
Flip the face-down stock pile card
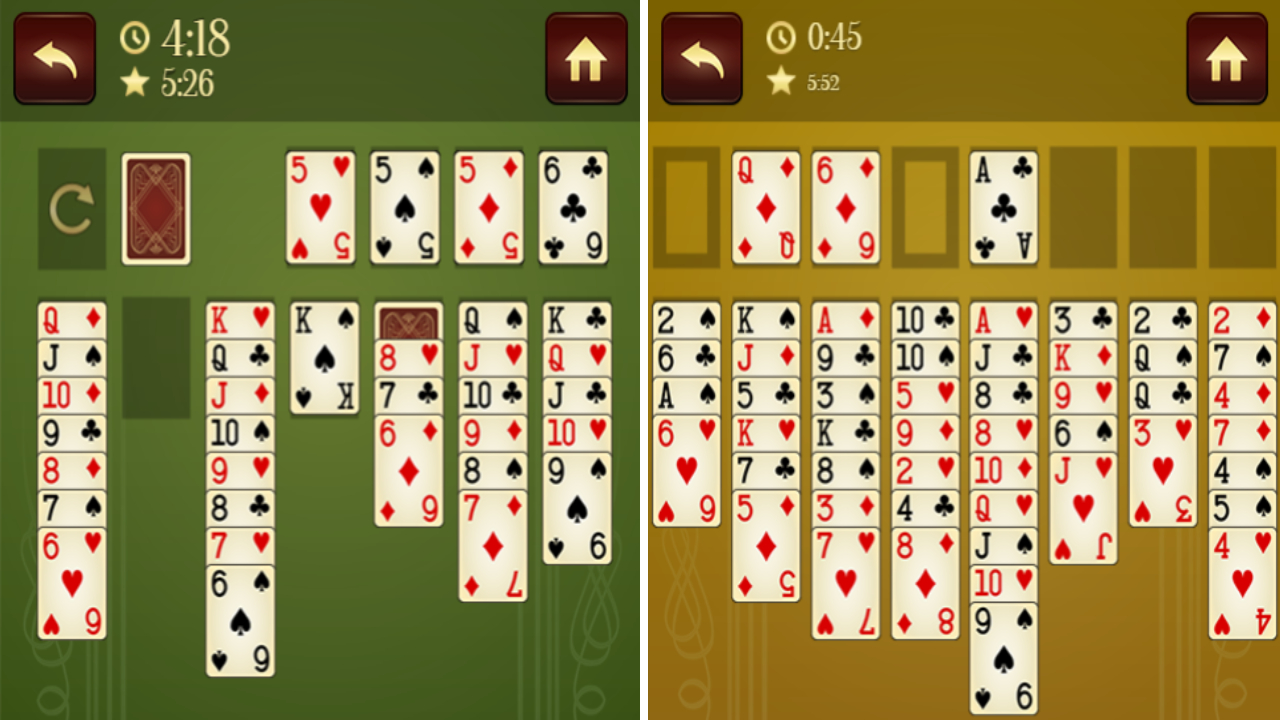[155, 207]
